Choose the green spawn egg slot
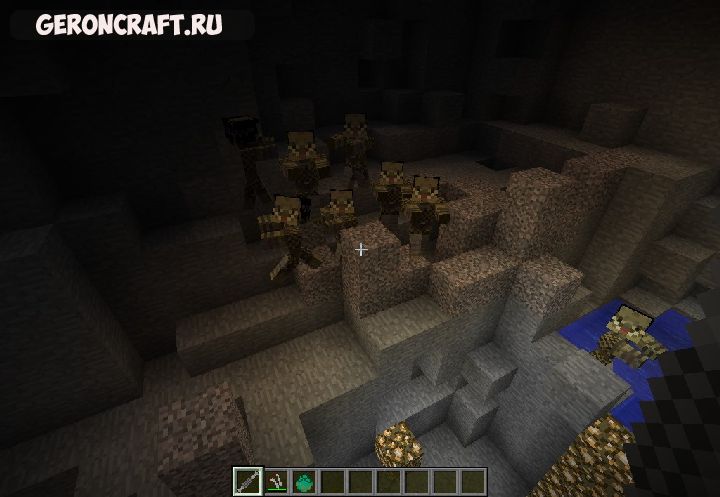This screenshot has width=720, height=497. tap(303, 481)
